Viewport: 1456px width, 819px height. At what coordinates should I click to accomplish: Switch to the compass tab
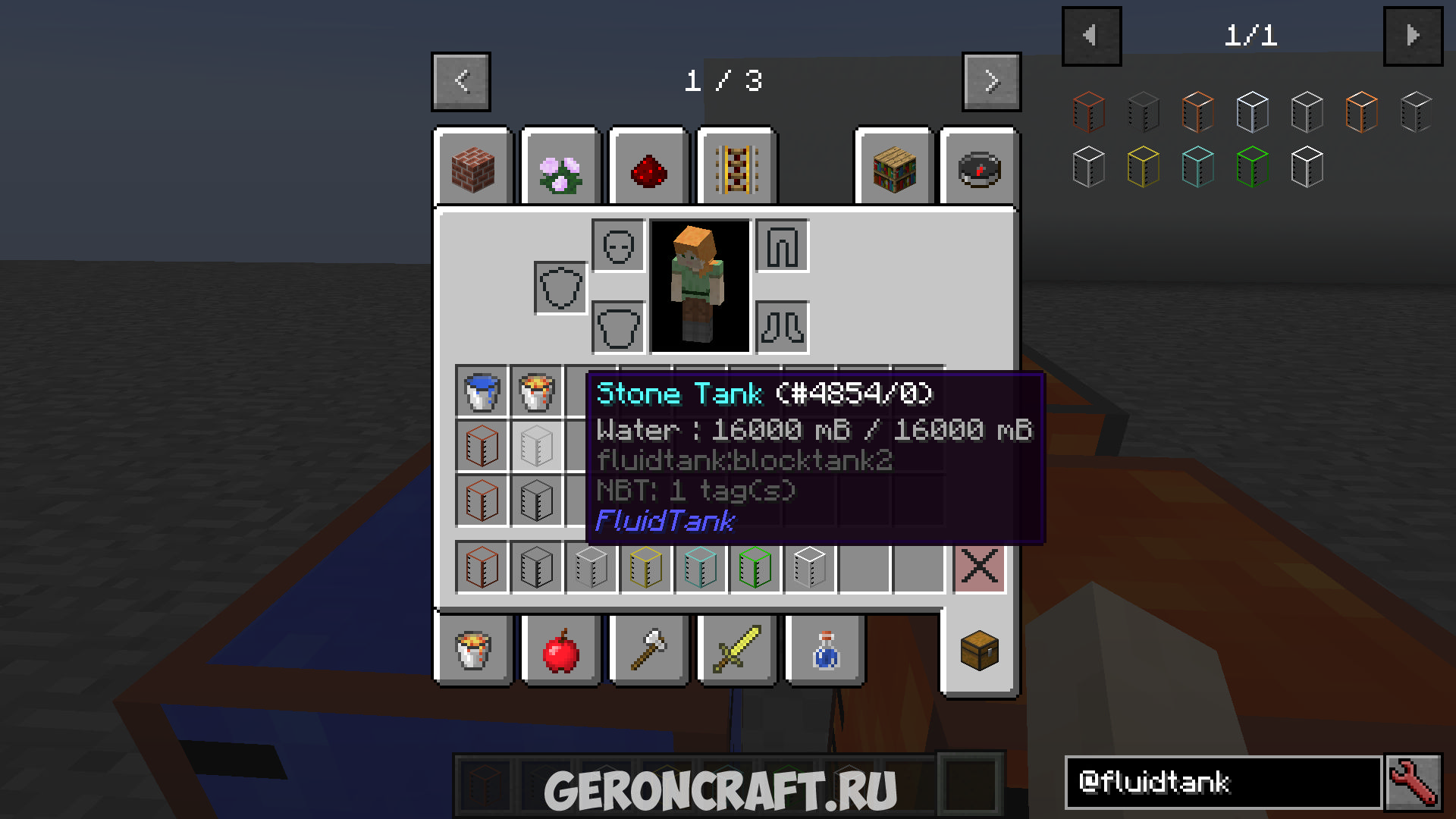pos(979,169)
